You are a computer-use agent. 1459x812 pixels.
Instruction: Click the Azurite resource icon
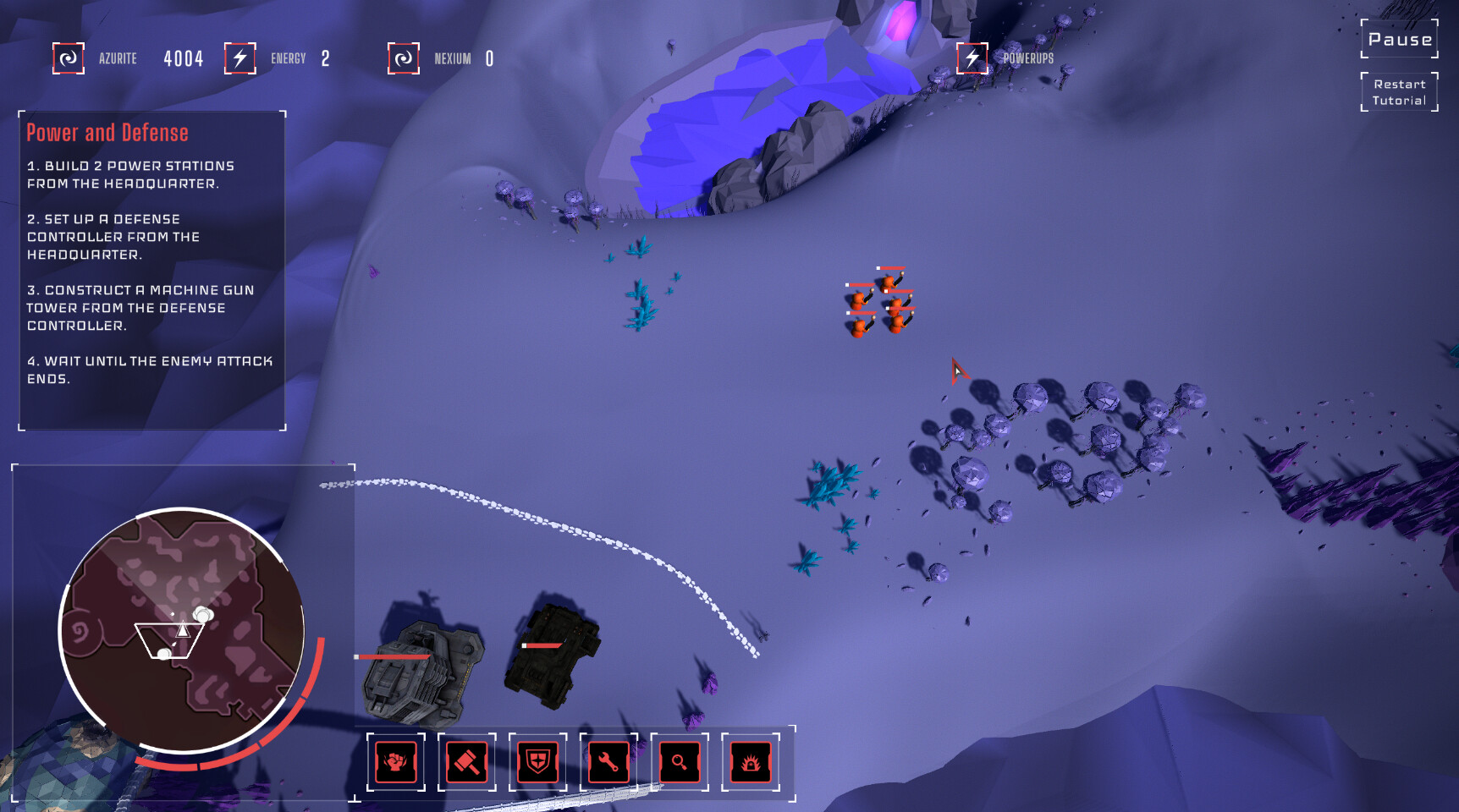tap(68, 58)
